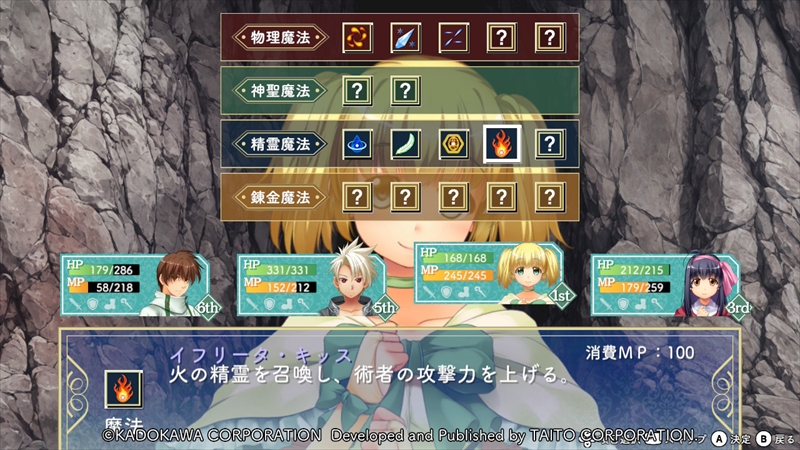Open the 神聖魔法 category
Screen dimensions: 800x450
(281, 90)
